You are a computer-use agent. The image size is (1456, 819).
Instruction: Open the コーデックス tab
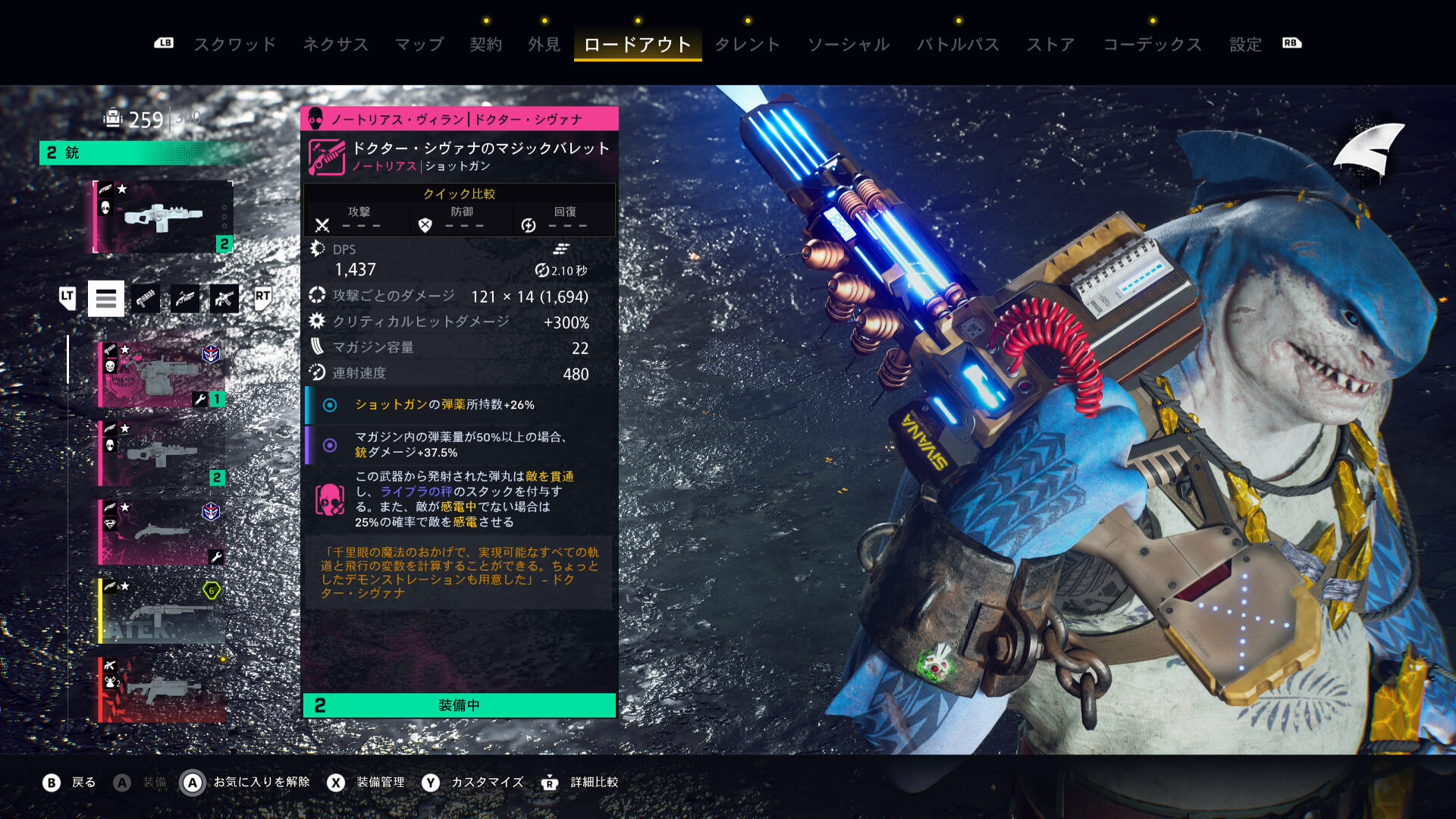pos(1152,44)
